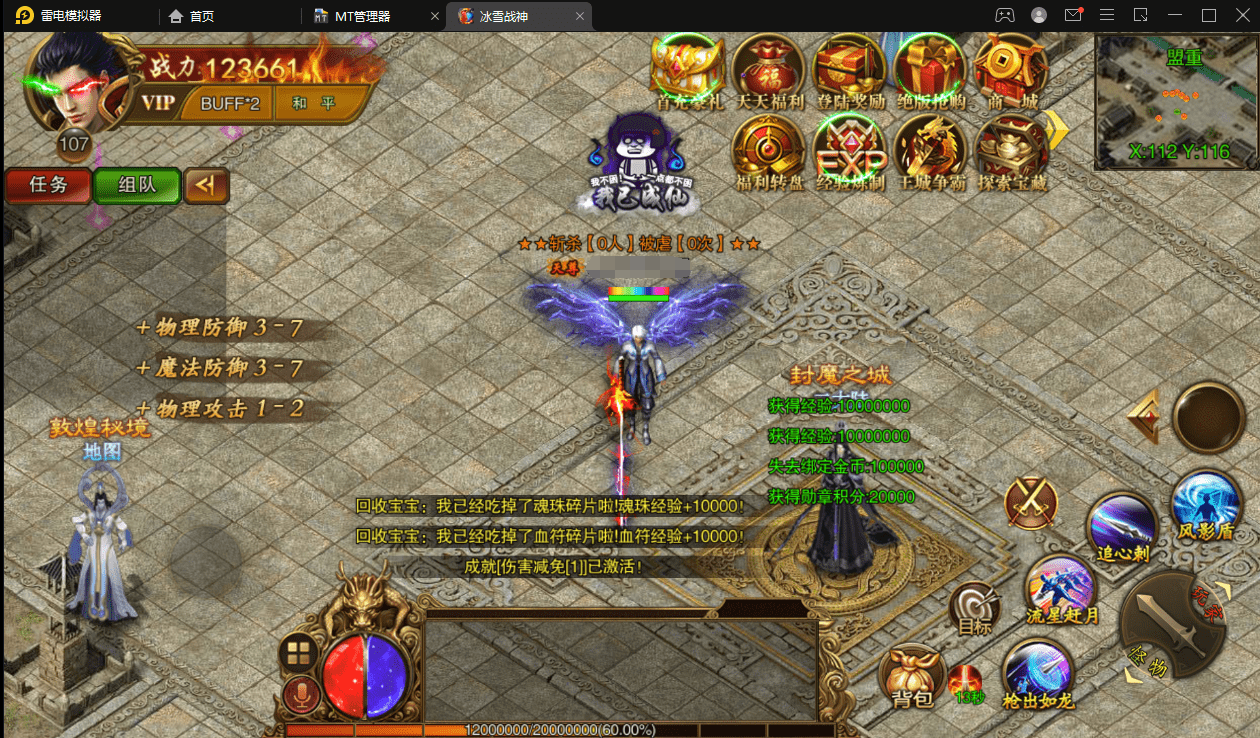
Task: Click the minimap in the corner
Action: pos(1176,102)
